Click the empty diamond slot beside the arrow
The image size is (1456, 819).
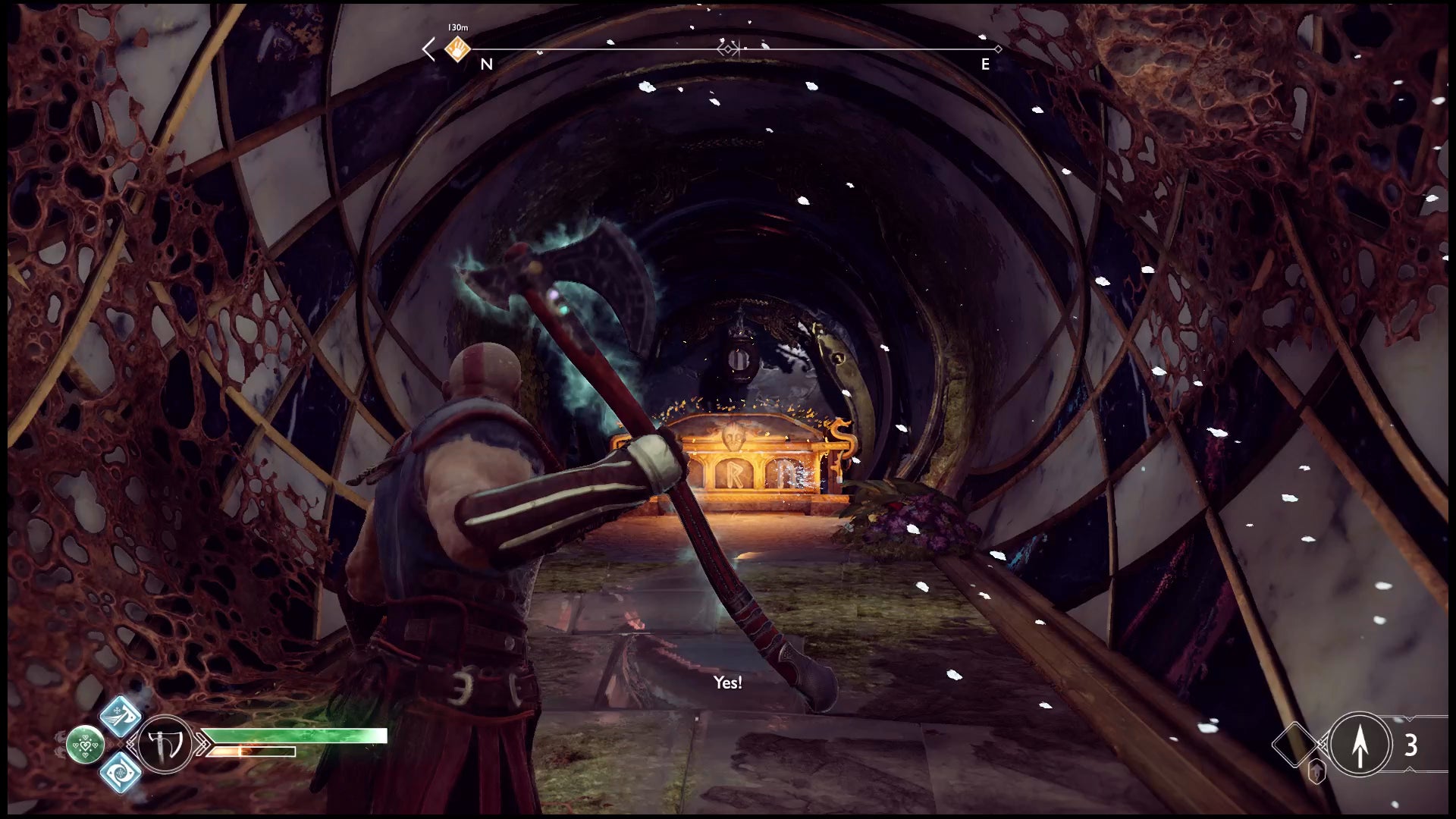1295,745
